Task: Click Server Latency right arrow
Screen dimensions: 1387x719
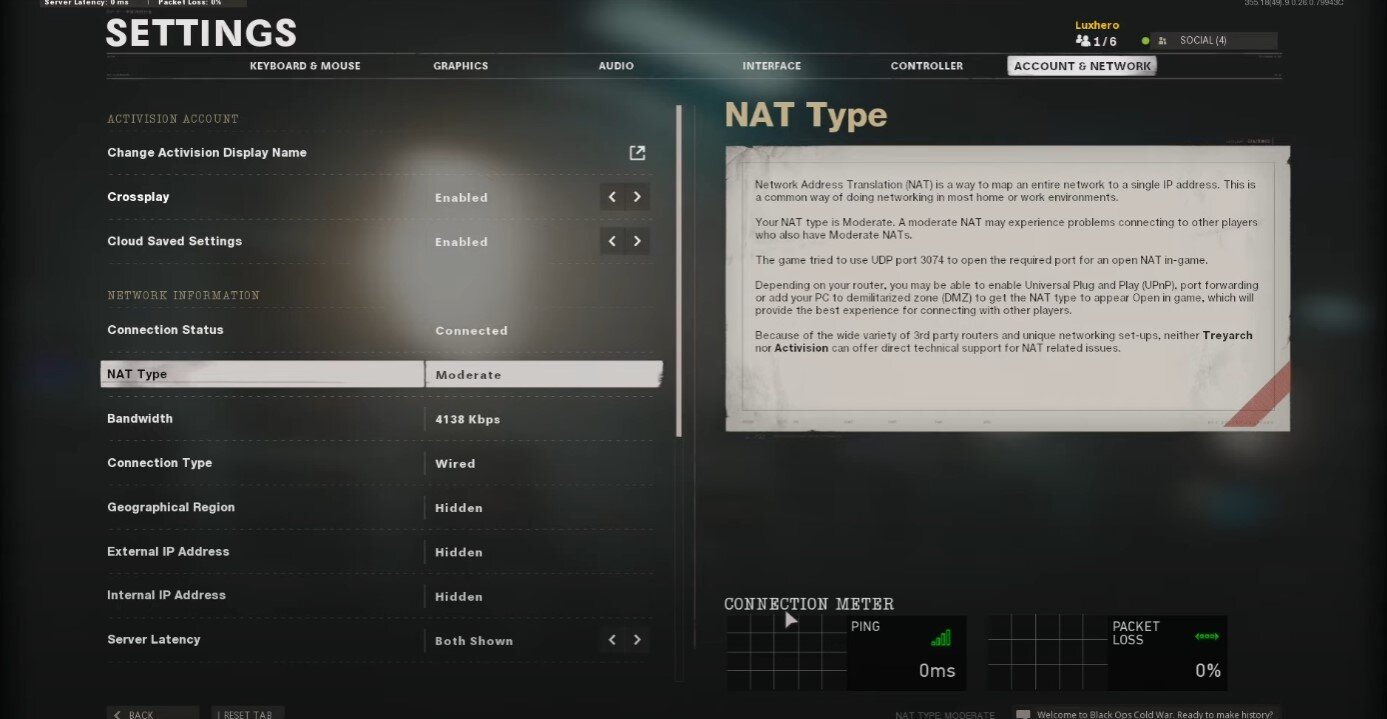Action: [637, 640]
